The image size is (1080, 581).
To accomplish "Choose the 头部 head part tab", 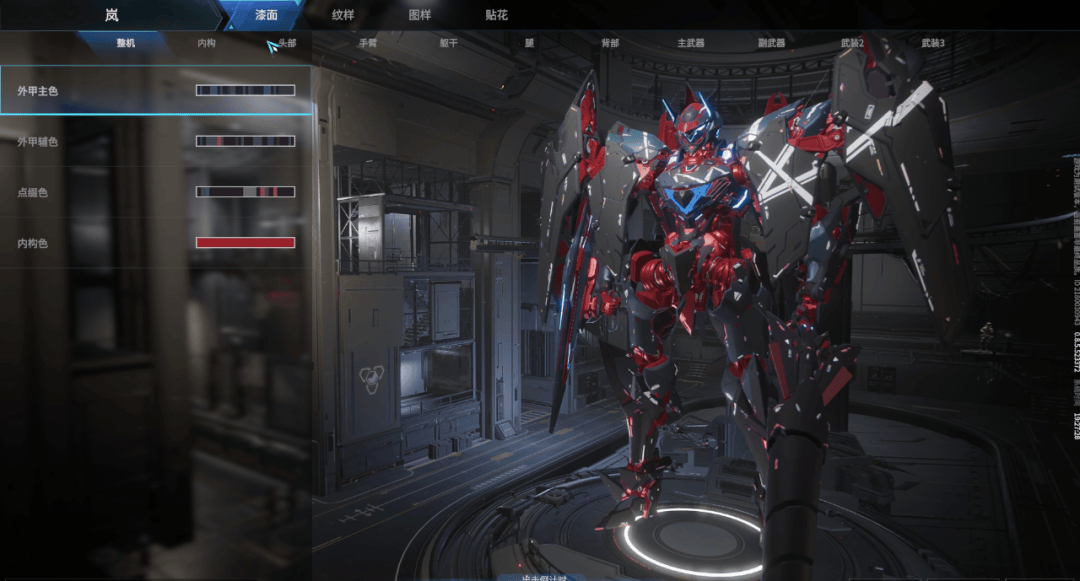I will coord(287,44).
